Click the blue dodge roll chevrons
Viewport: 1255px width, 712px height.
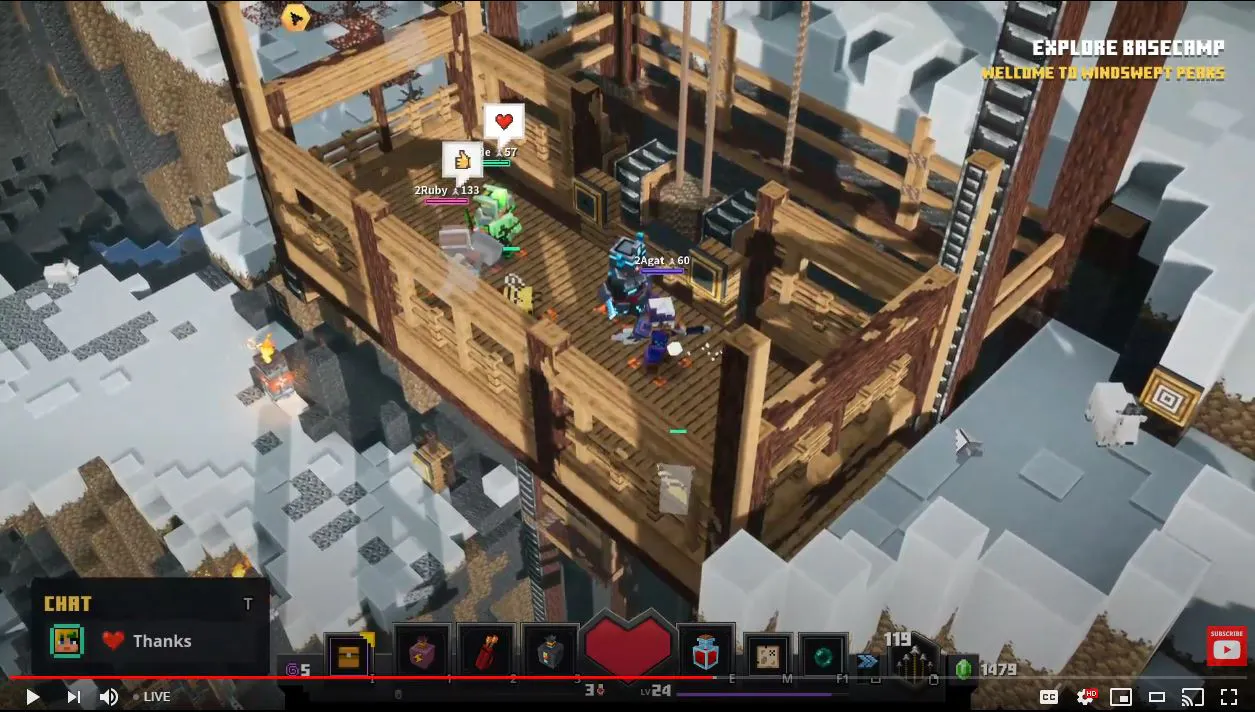pos(865,662)
